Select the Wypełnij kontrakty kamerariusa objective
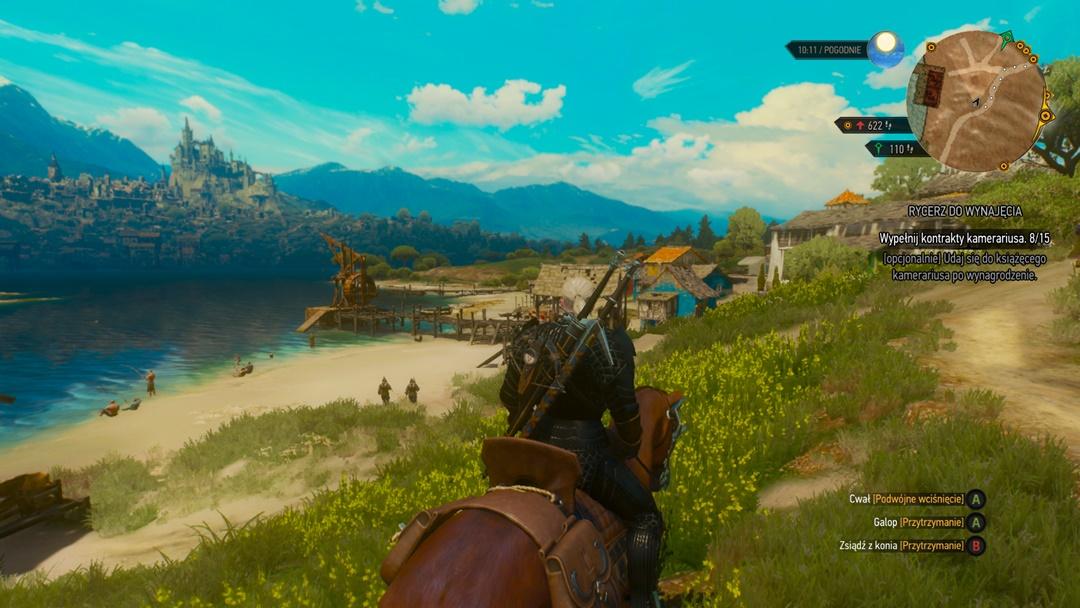This screenshot has width=1080, height=608. click(965, 238)
